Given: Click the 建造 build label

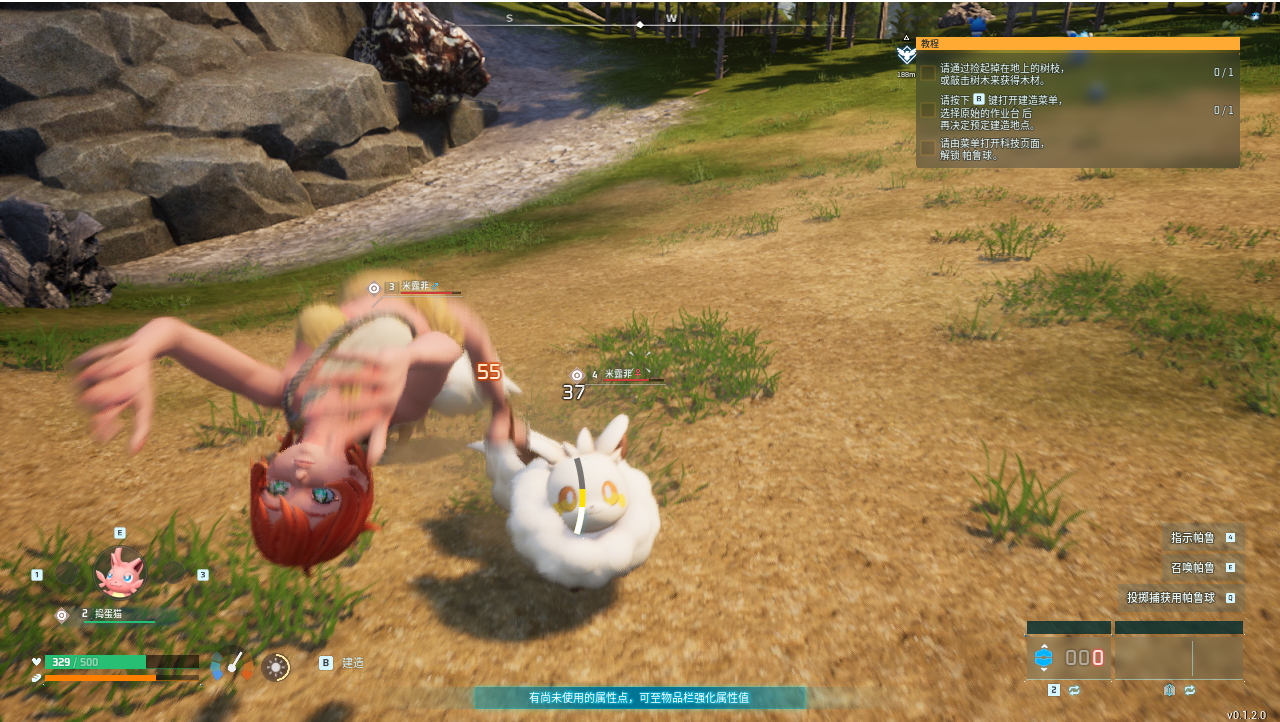Looking at the screenshot, I should coord(352,663).
